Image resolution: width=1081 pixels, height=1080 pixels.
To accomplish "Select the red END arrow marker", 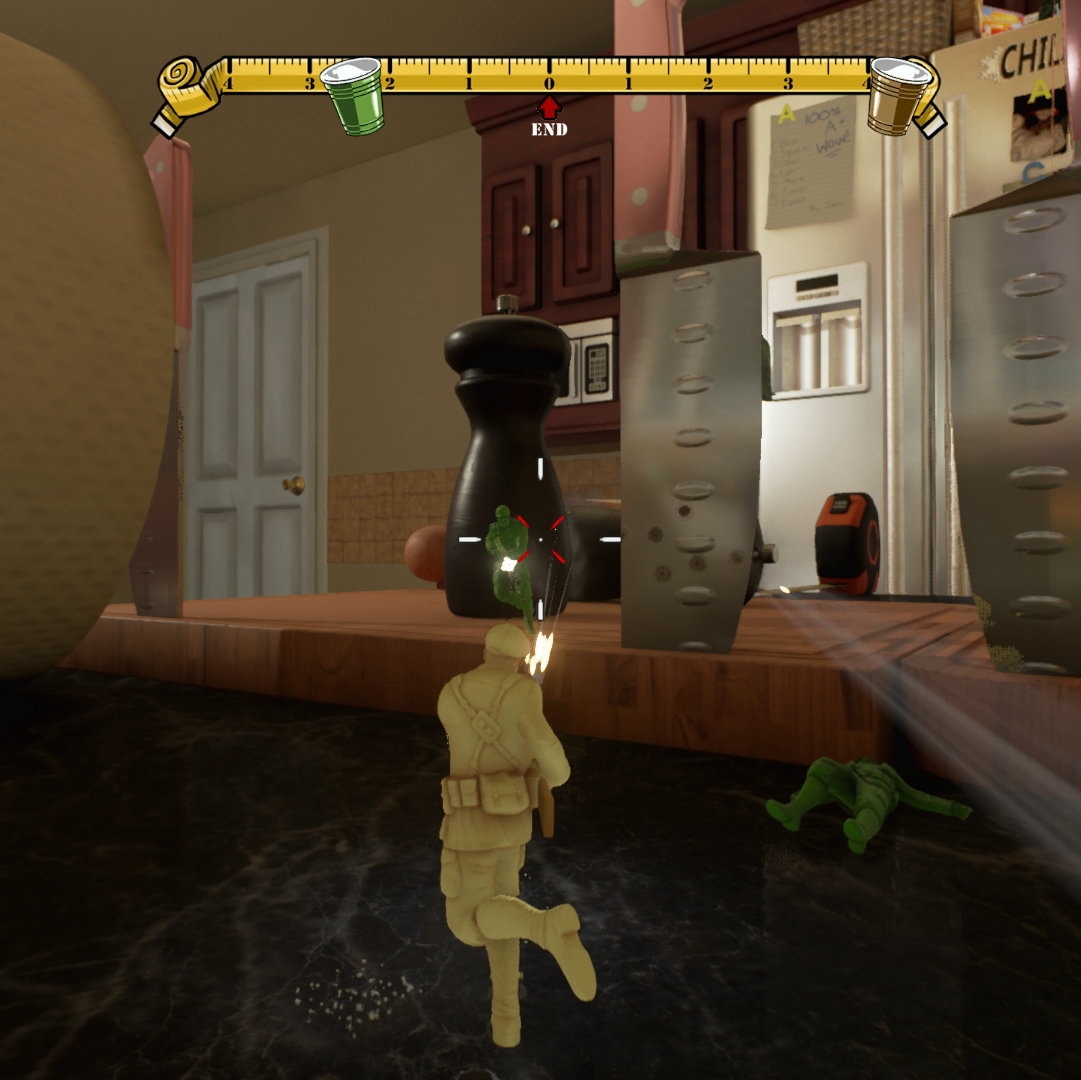I will 549,108.
